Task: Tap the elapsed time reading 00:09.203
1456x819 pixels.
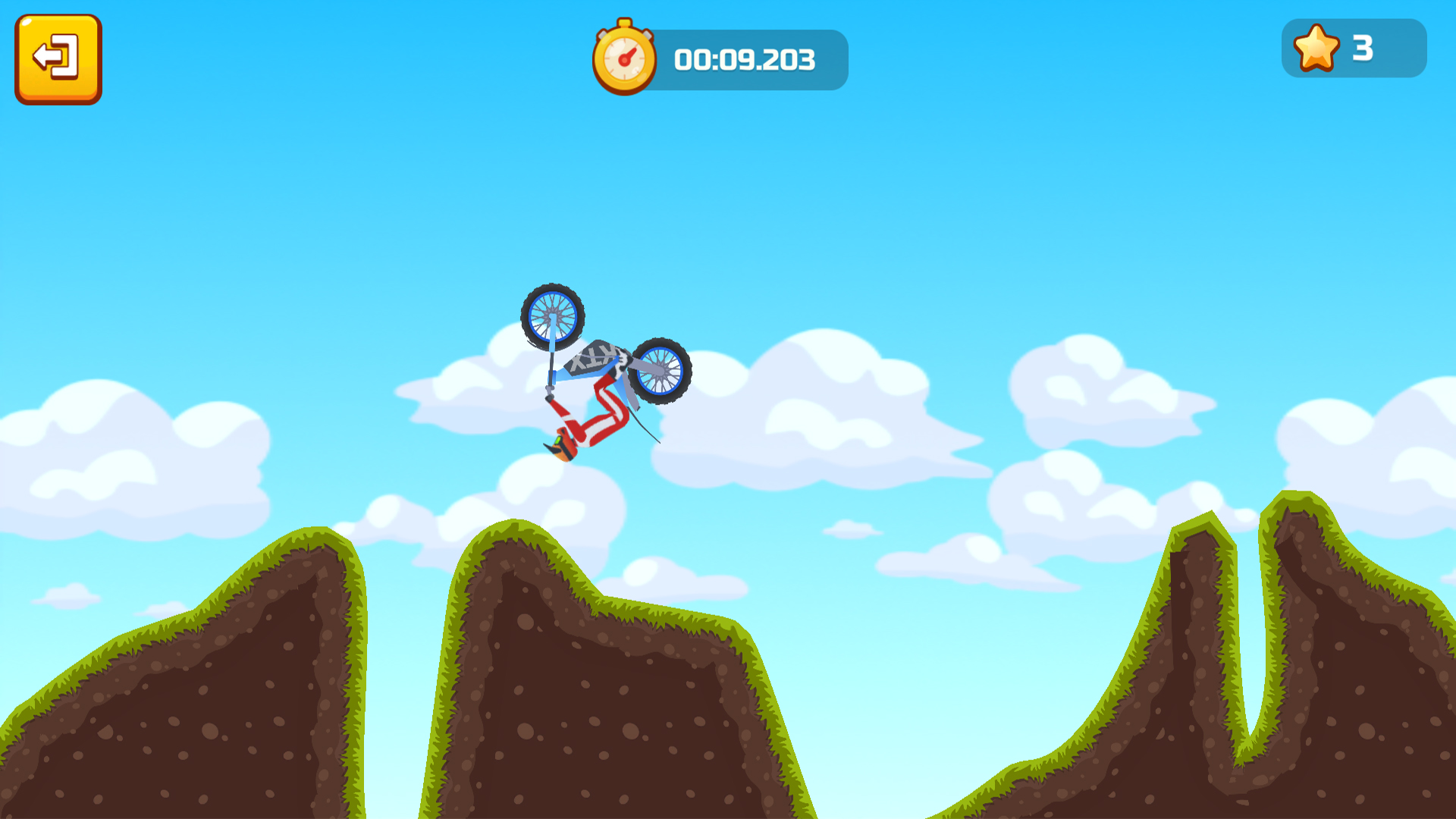Action: point(745,59)
